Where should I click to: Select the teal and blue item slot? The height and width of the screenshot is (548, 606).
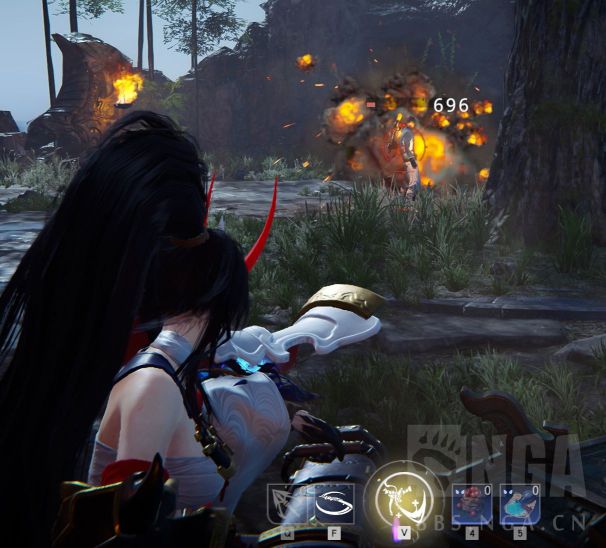click(x=519, y=502)
